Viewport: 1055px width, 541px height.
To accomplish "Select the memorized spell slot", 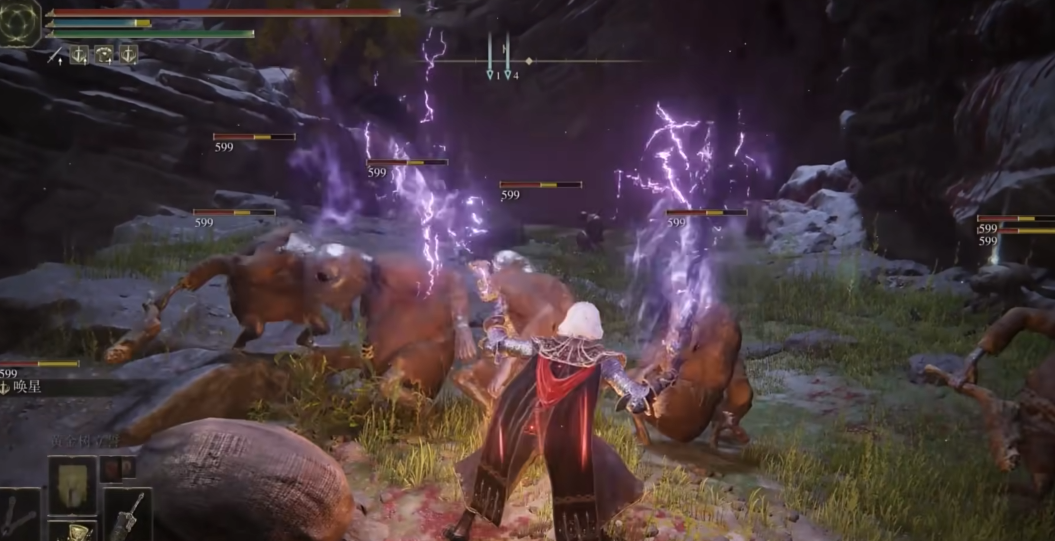I will click(72, 485).
